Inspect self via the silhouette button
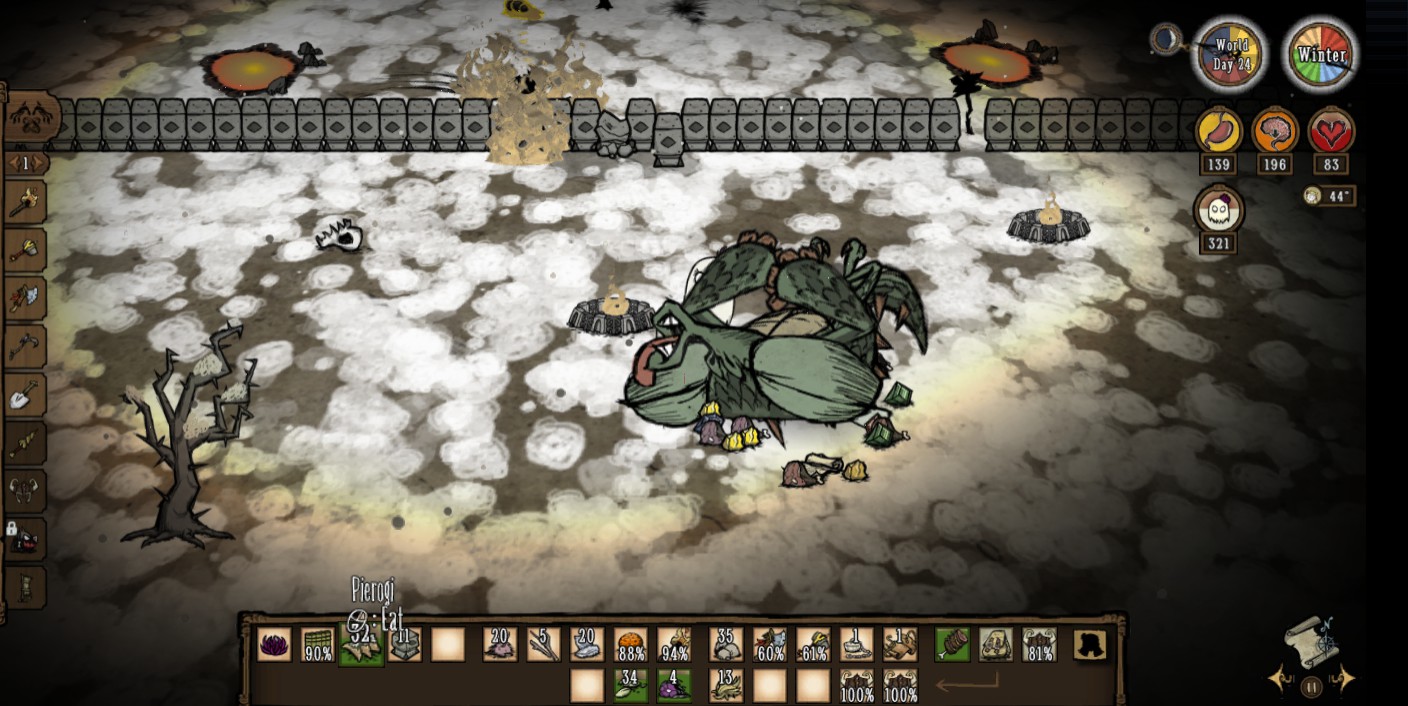The image size is (1408, 706). coord(1090,645)
